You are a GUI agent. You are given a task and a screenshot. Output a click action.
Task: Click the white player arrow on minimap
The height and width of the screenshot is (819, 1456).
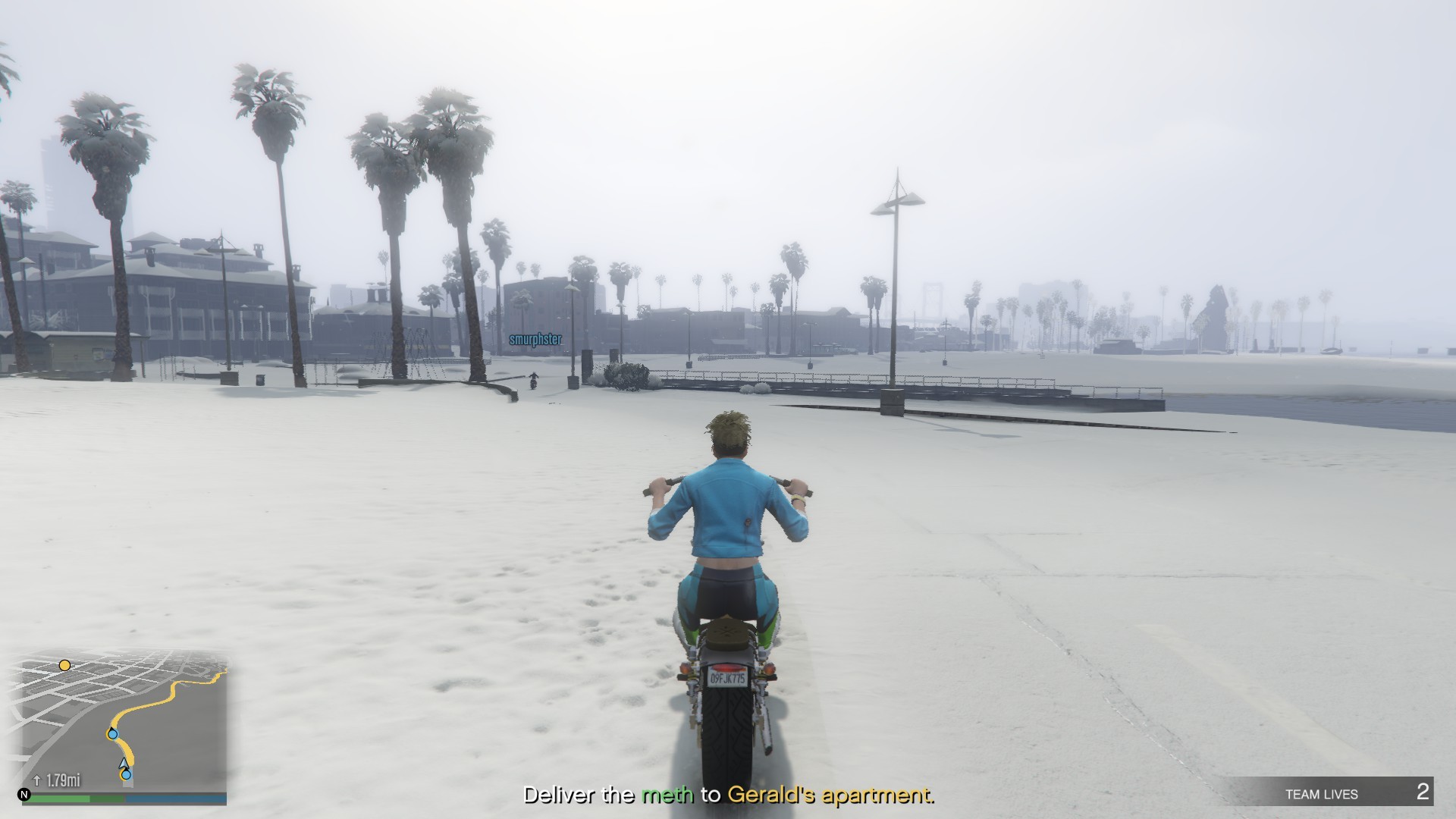[124, 763]
